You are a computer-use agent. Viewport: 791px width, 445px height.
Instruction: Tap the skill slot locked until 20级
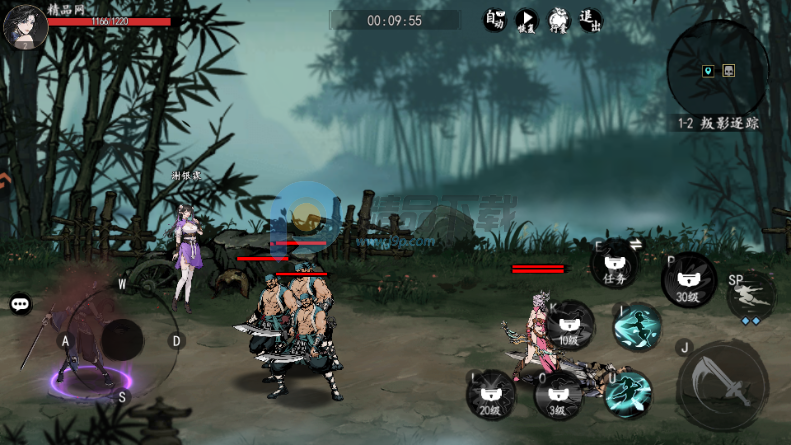point(491,395)
